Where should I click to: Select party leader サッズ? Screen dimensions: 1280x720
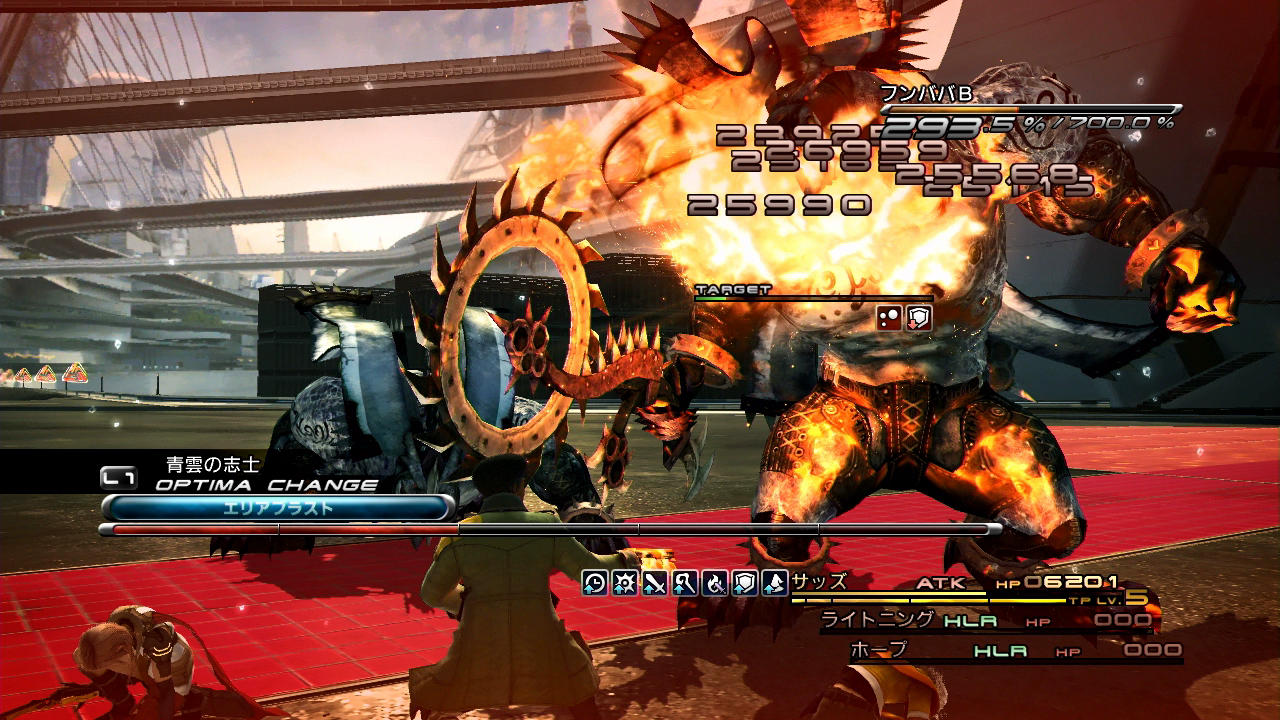[819, 582]
